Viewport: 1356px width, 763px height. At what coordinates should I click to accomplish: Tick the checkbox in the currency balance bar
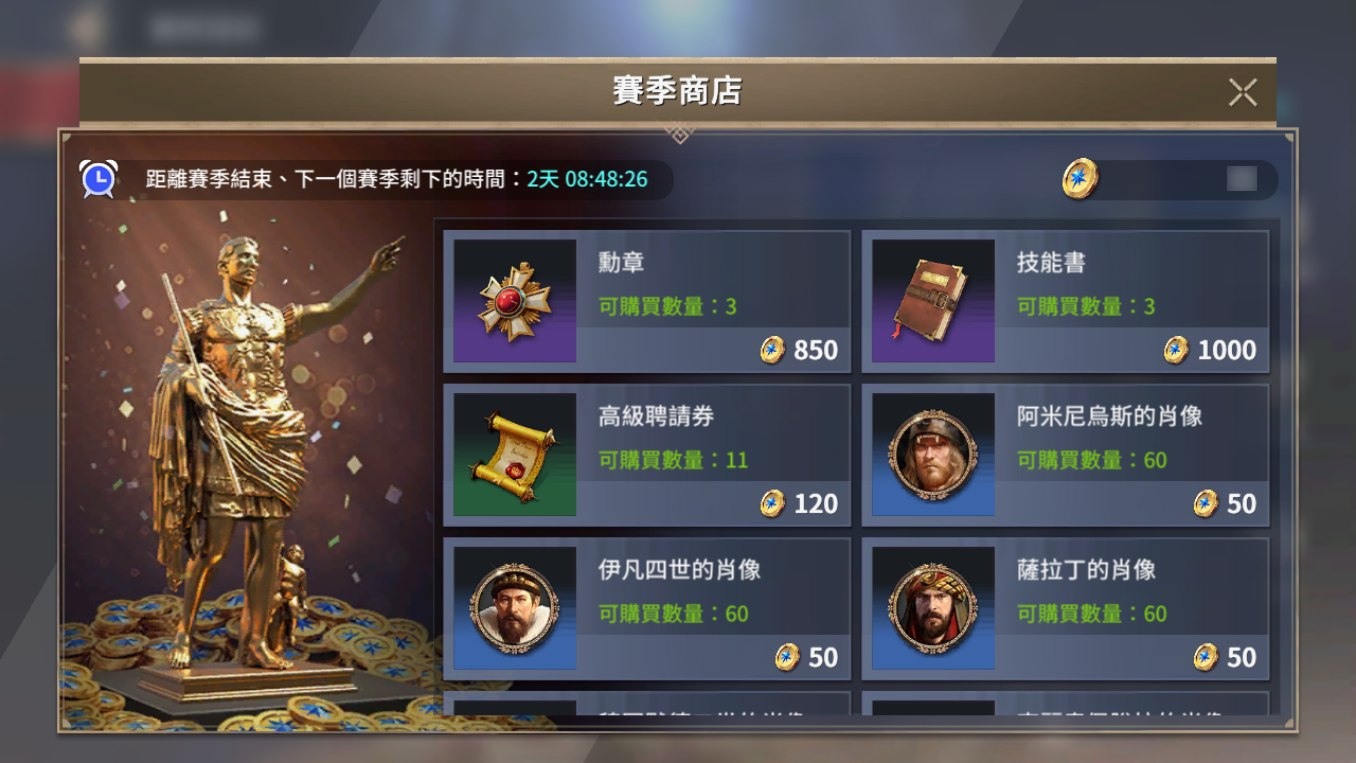(1243, 180)
